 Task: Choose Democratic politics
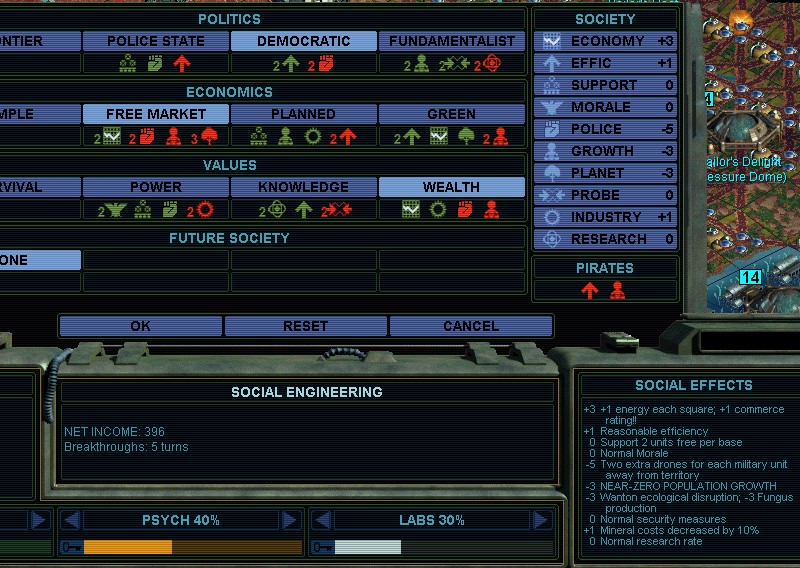coord(304,41)
